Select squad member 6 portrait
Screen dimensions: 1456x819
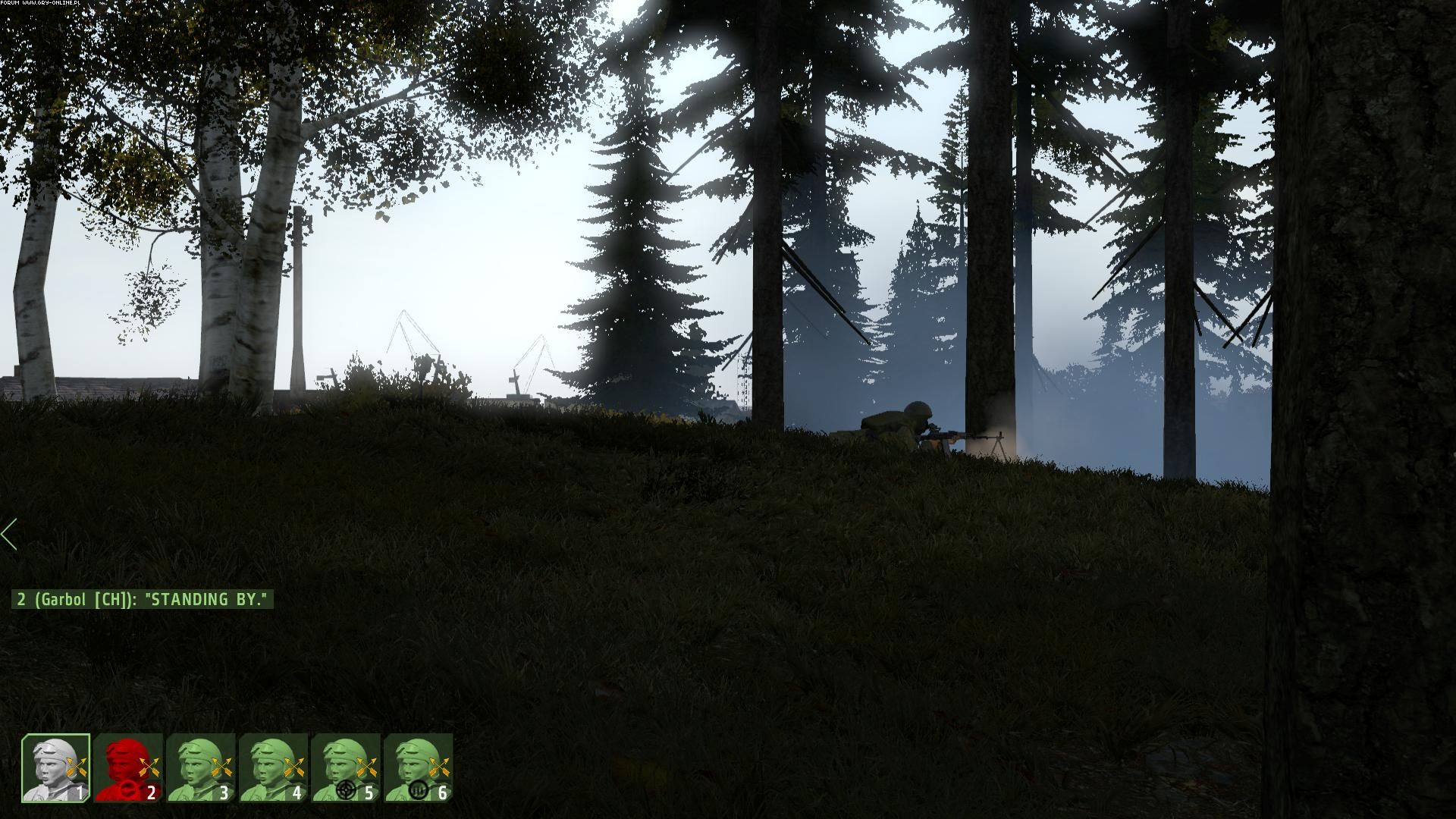tap(419, 768)
